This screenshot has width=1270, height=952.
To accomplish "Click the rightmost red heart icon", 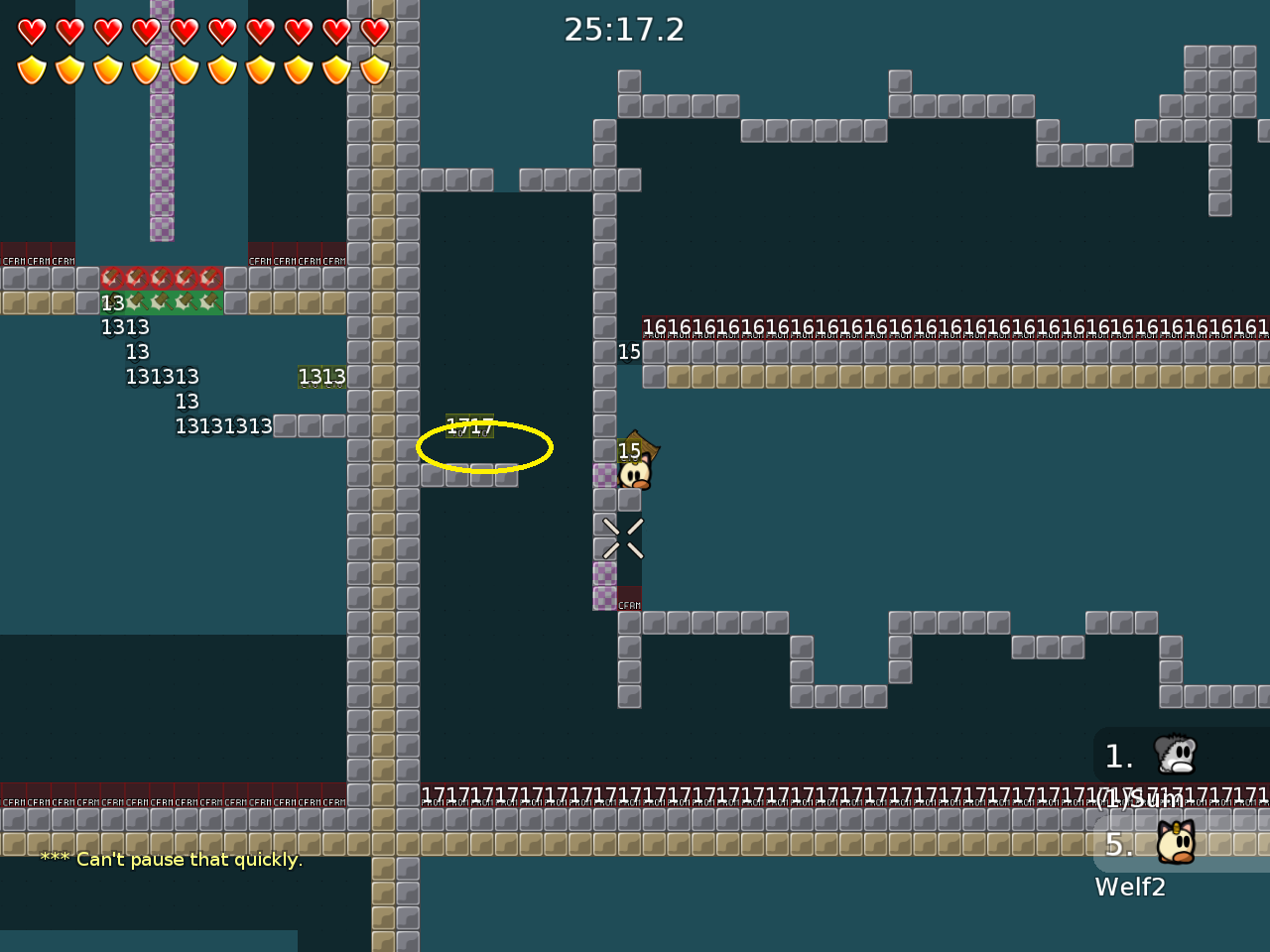I will pos(374,31).
